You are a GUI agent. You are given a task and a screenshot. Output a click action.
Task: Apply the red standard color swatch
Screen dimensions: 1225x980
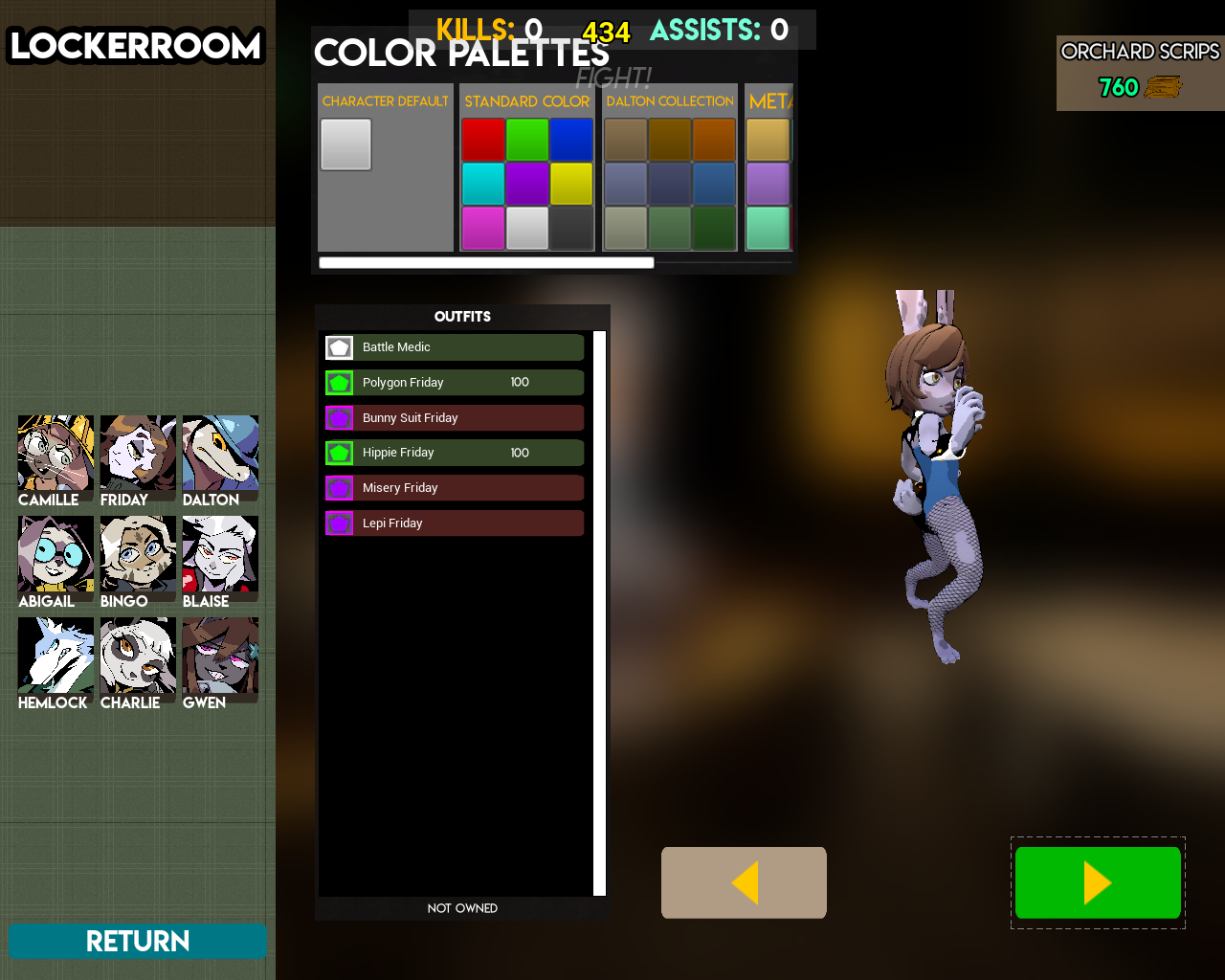click(483, 140)
